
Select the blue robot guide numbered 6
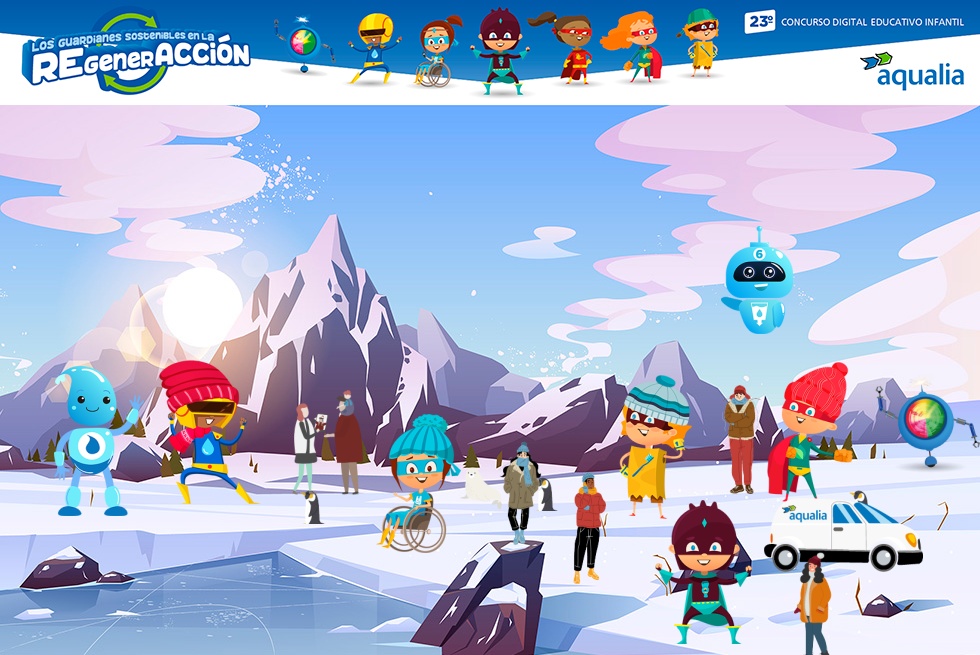757,283
